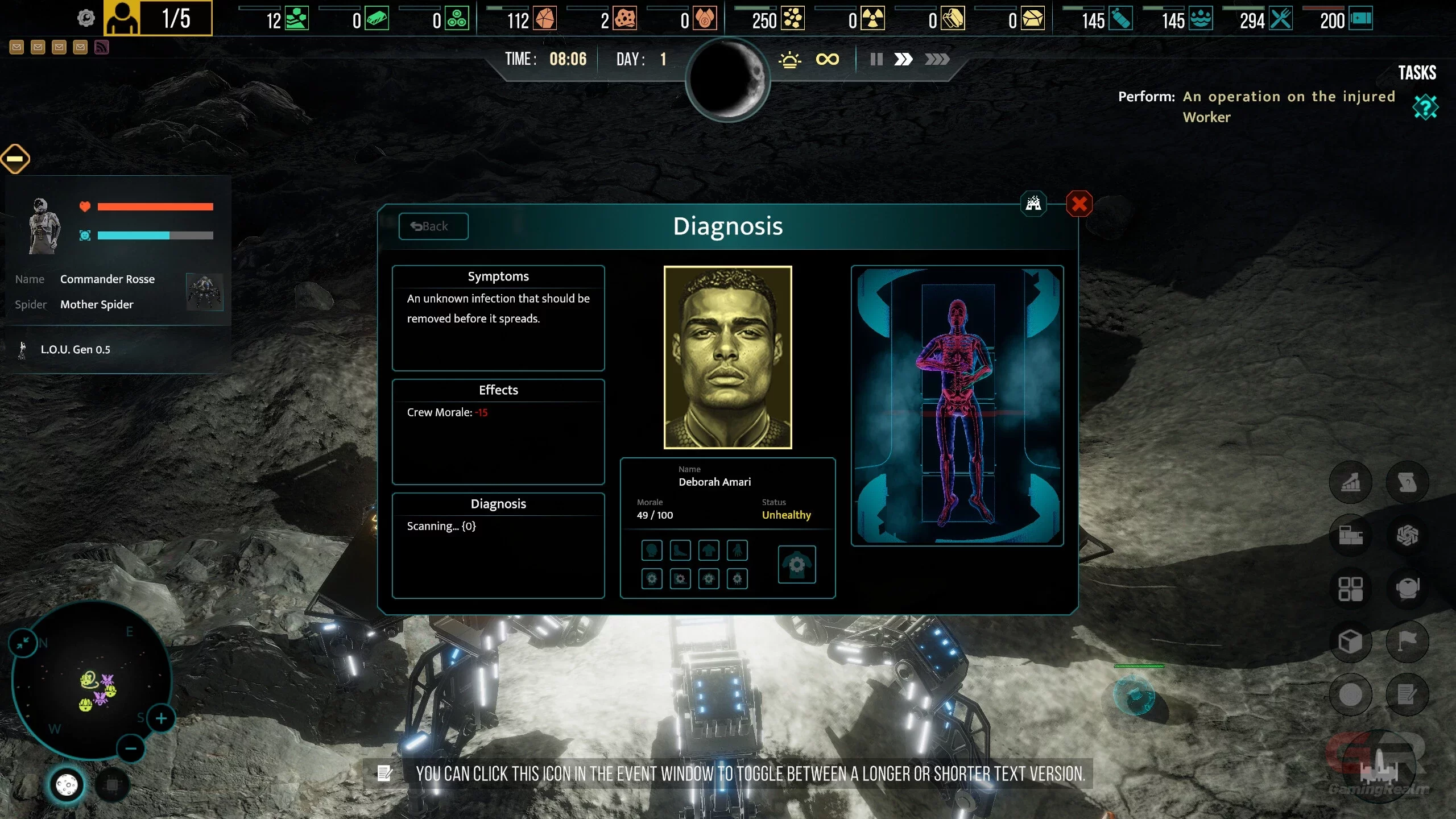Open the cube storage button

1350,641
